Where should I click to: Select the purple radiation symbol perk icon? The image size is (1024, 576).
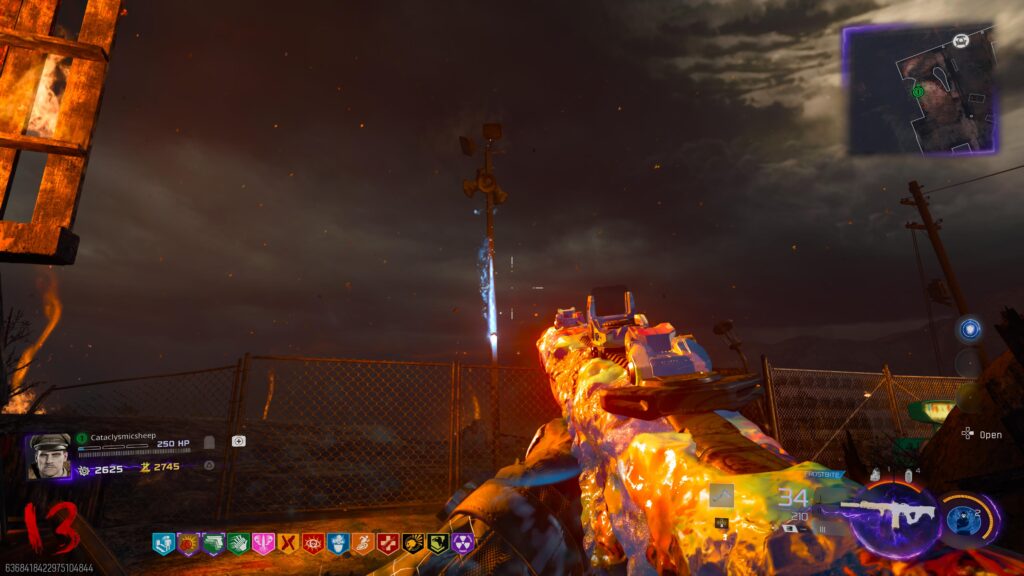(463, 544)
